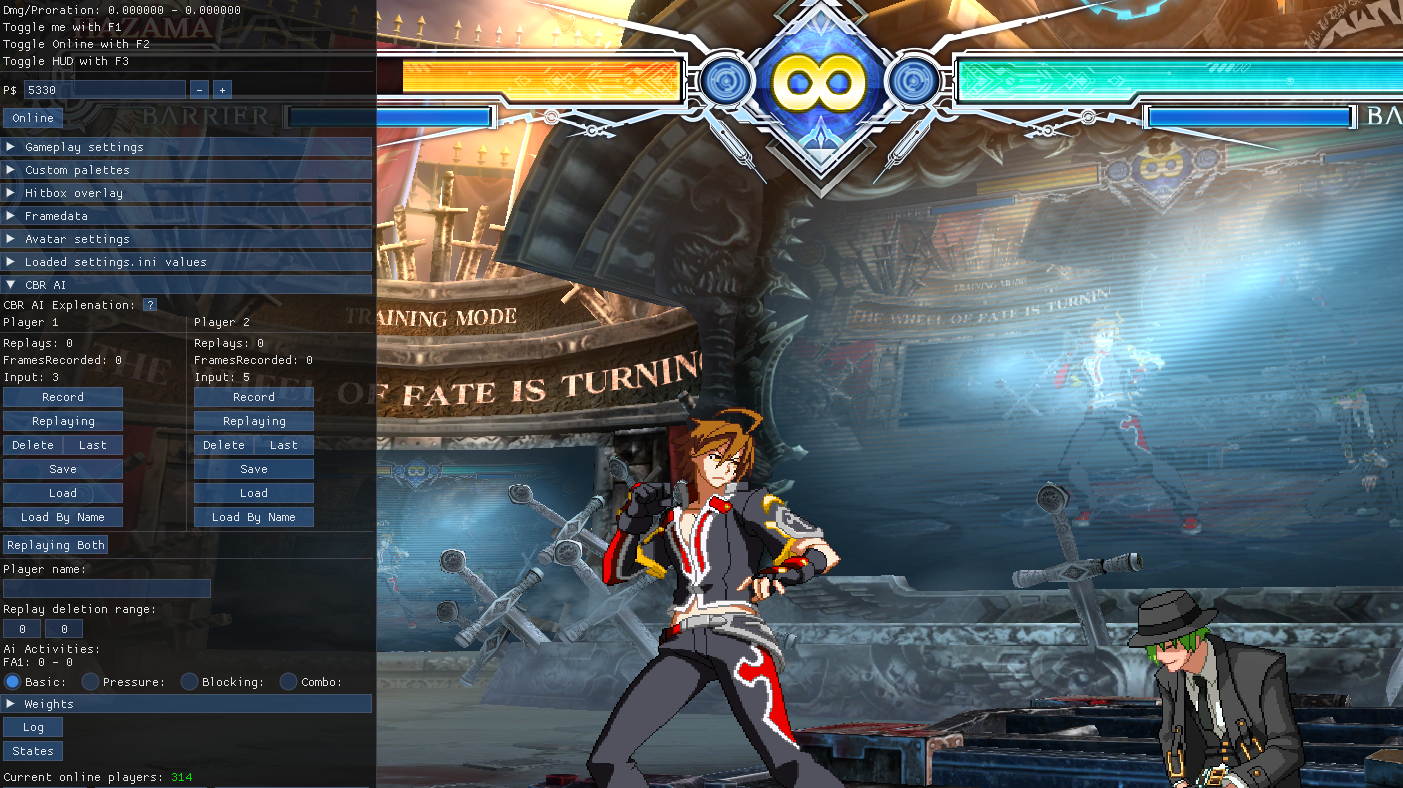This screenshot has height=788, width=1403.
Task: Open the Log window
Action: click(x=33, y=727)
